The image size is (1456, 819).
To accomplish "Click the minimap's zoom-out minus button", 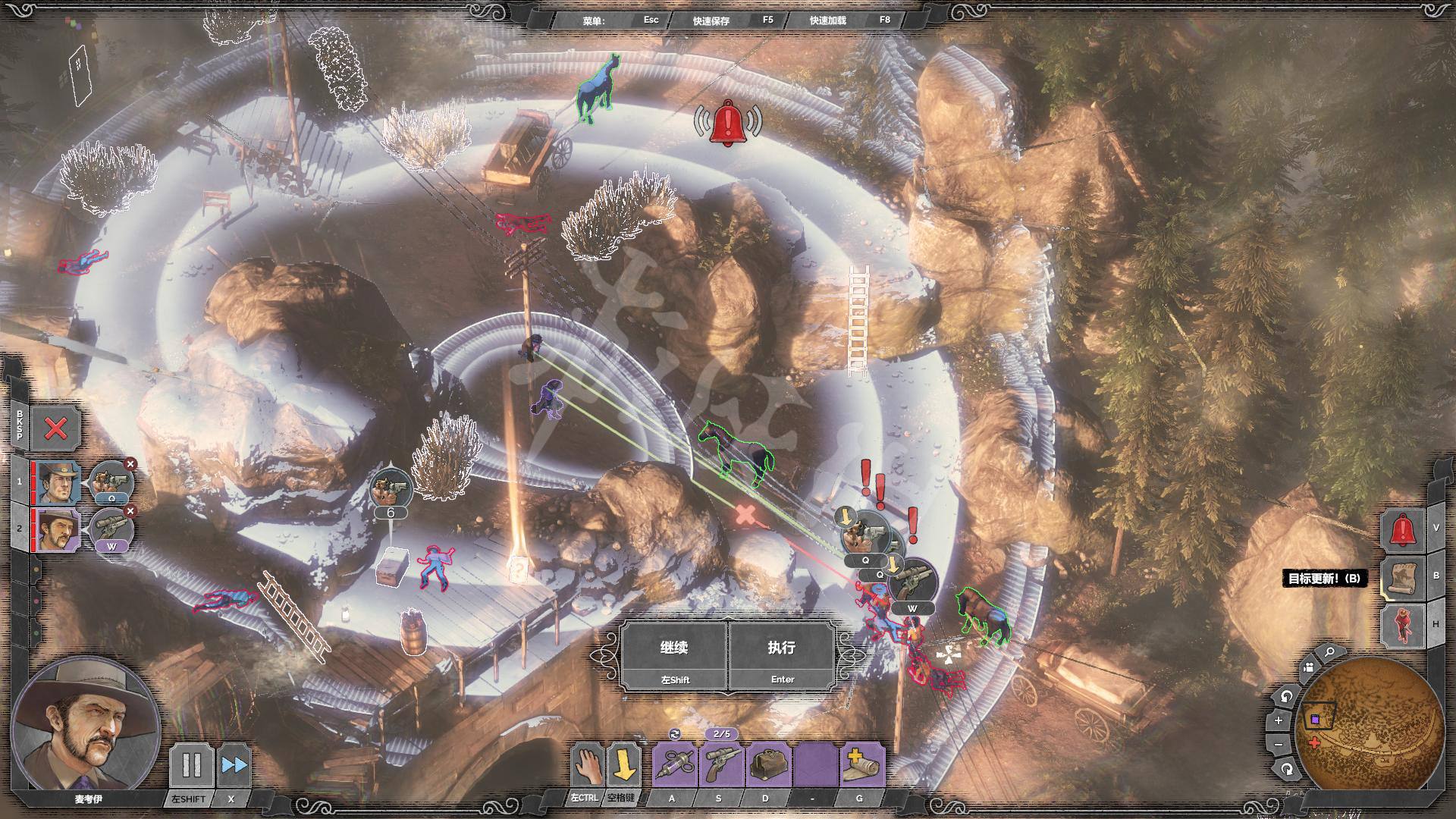I will (1279, 745).
